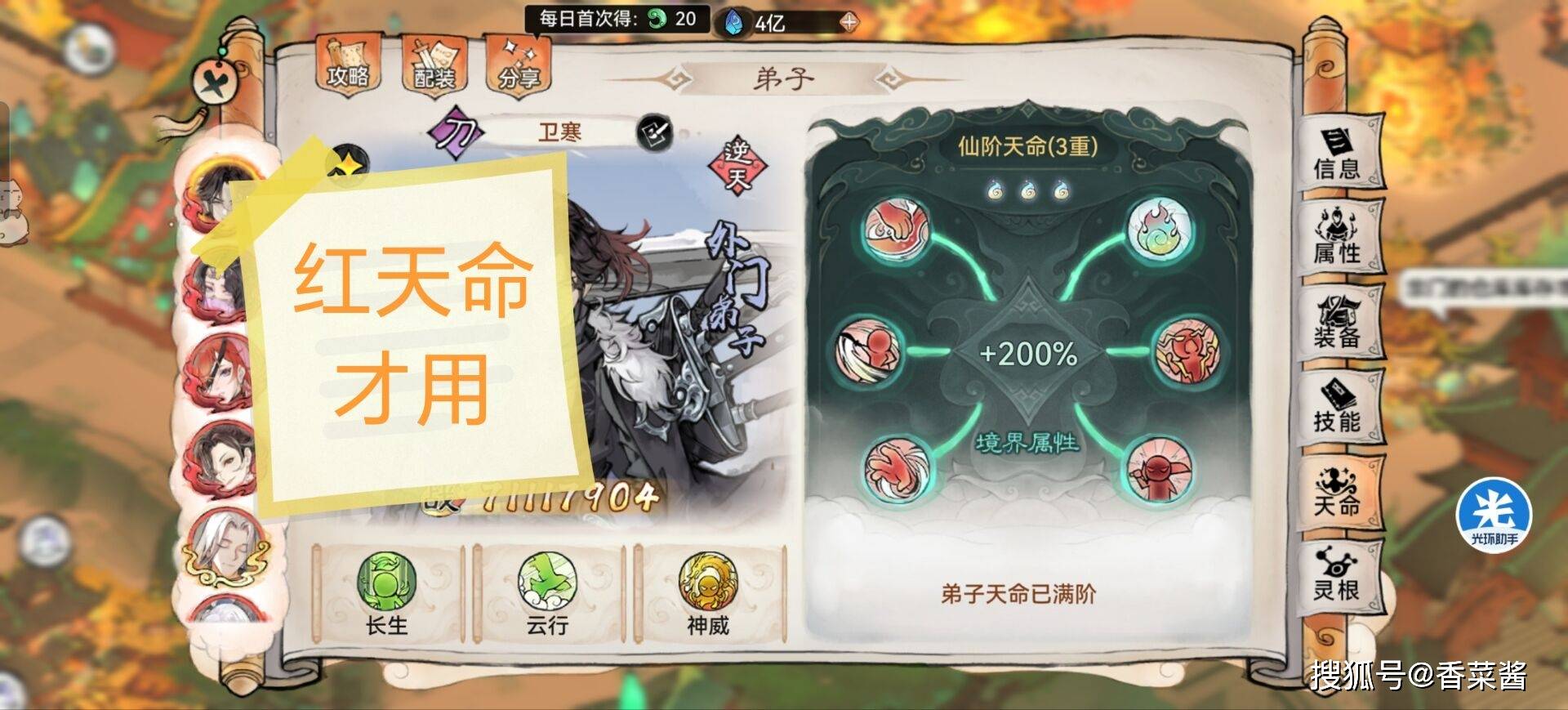1568x710 pixels.
Task: Click the purple 刀 weapon type icon
Action: (455, 131)
